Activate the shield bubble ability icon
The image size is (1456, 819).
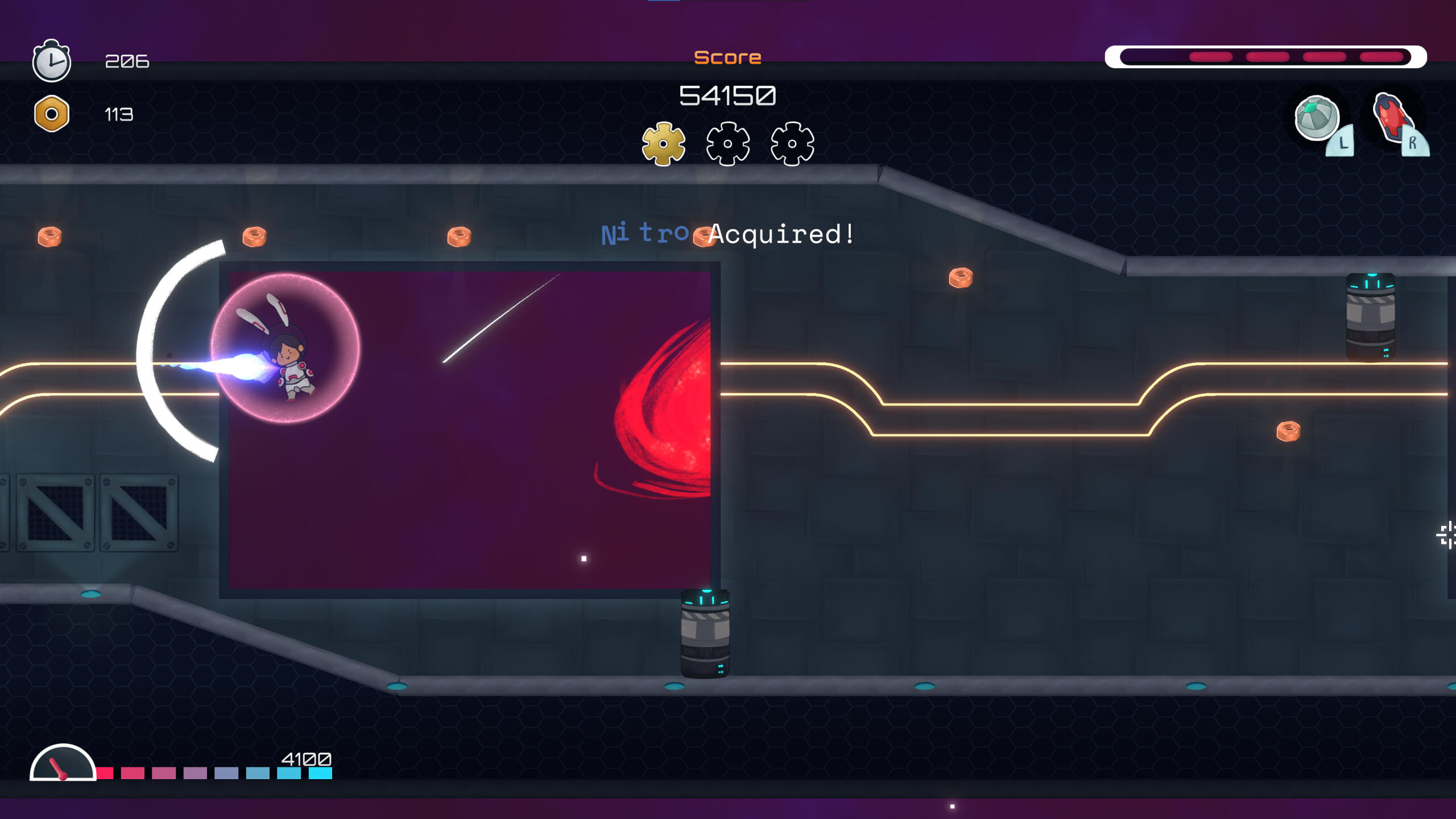(x=1316, y=118)
